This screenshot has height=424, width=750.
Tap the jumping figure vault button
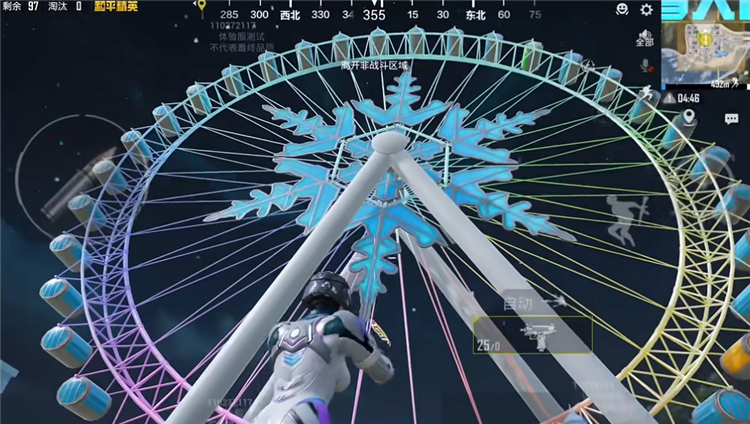620,218
